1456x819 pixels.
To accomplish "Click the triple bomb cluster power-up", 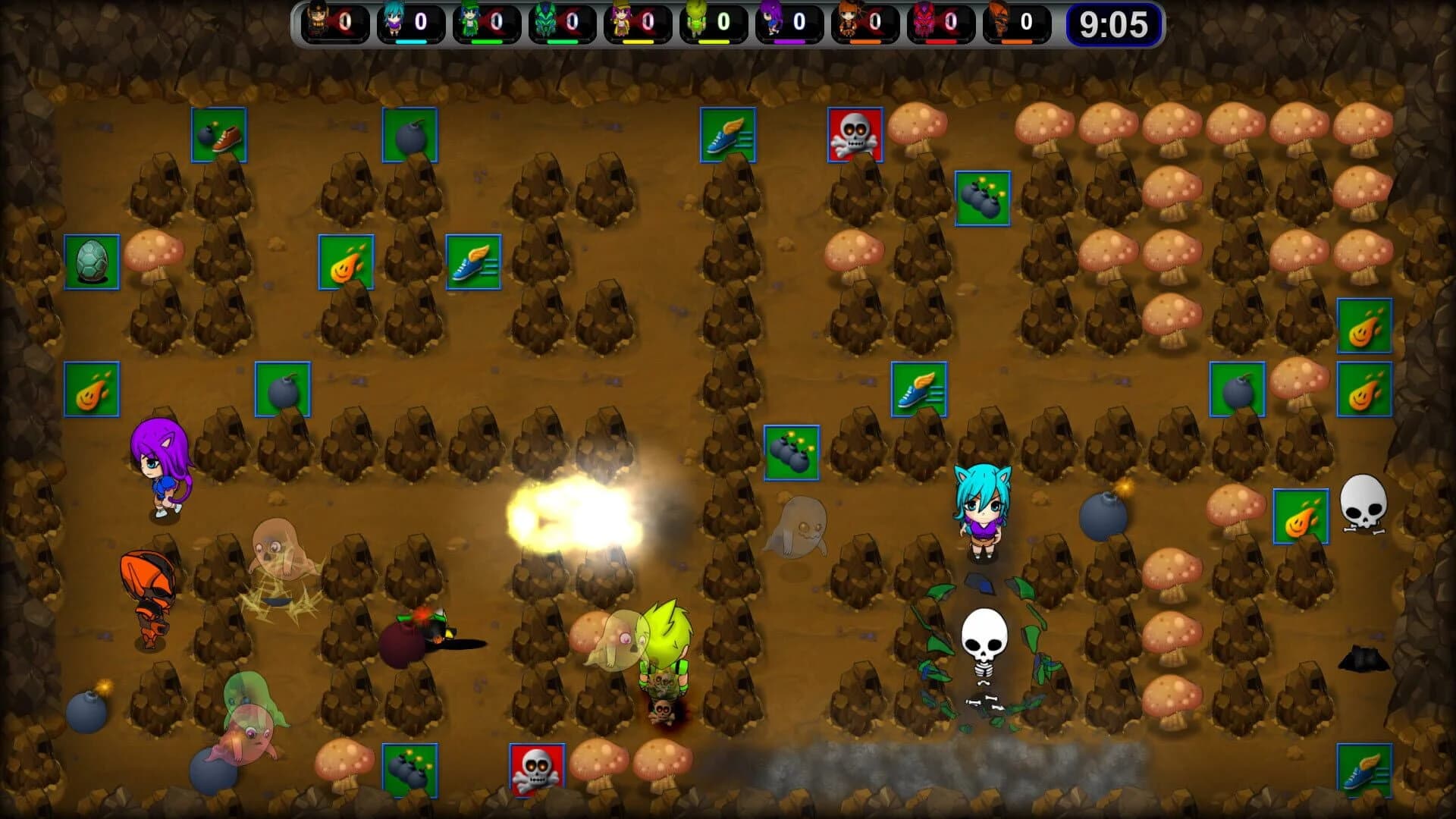I will [x=792, y=453].
